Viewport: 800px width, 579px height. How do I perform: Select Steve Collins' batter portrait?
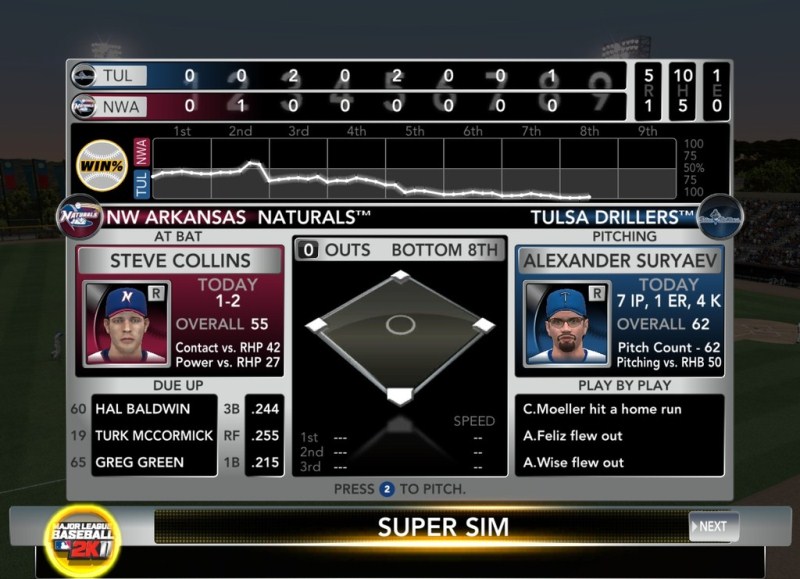click(127, 324)
